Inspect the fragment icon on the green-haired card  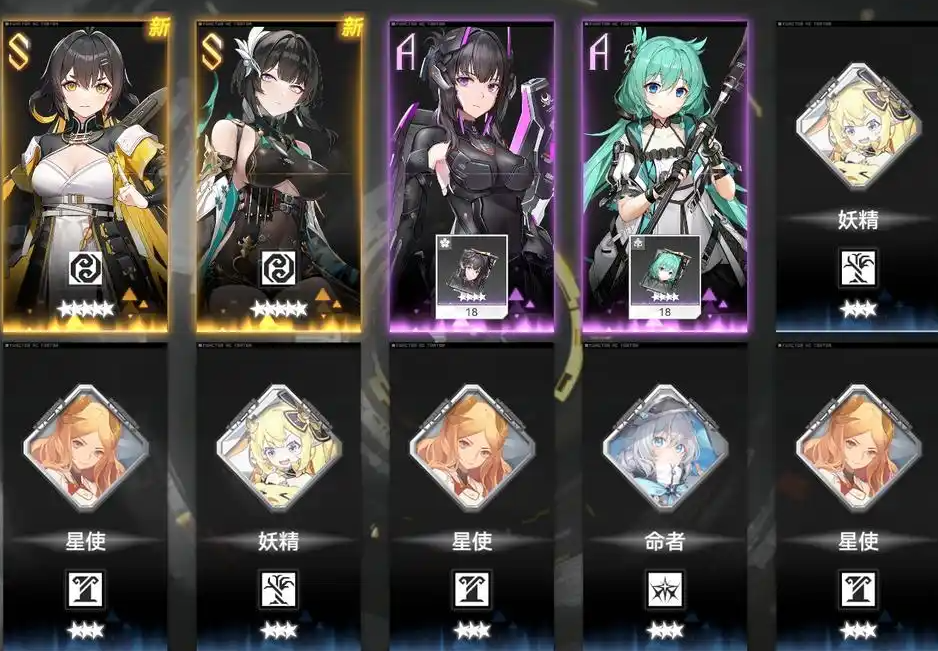[664, 270]
